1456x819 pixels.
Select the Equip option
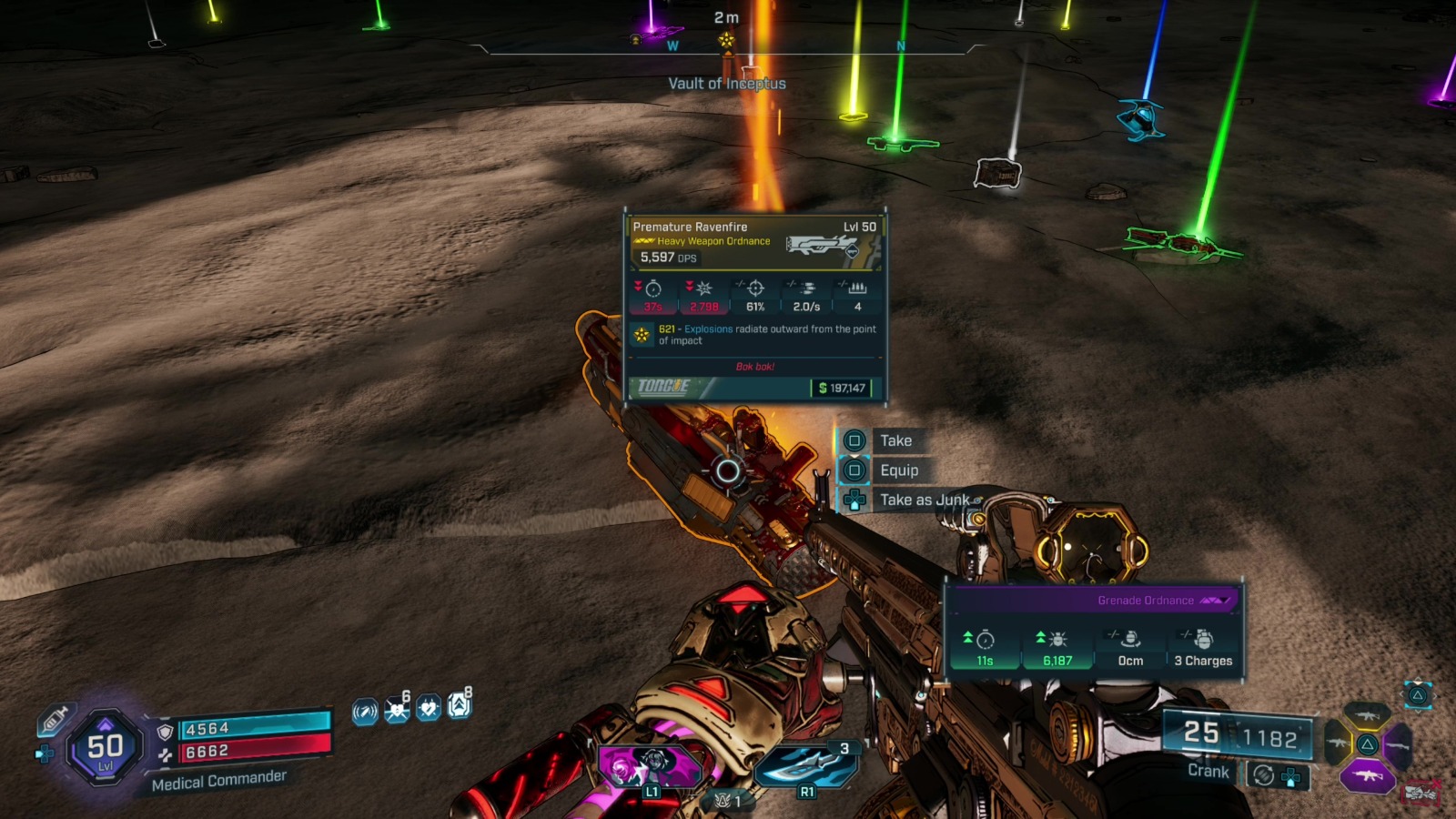coord(899,470)
